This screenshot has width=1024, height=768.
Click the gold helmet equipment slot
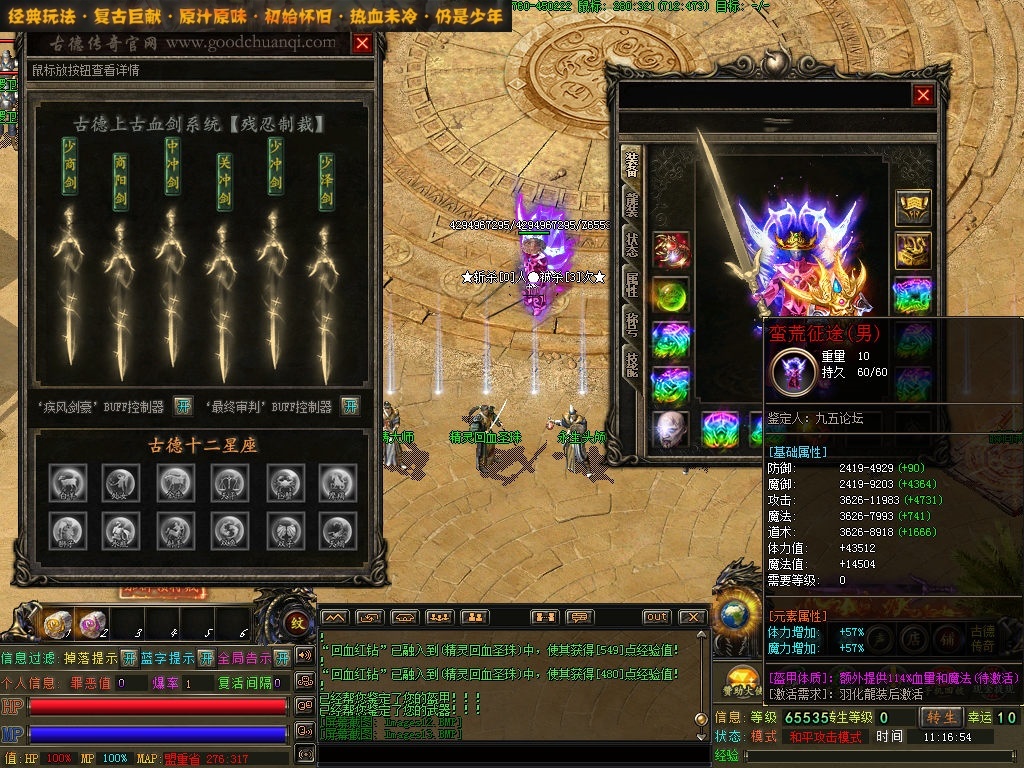[x=912, y=208]
